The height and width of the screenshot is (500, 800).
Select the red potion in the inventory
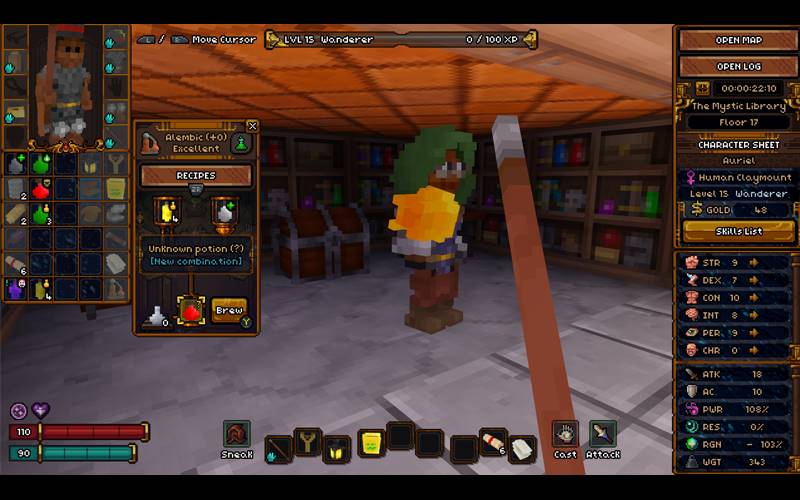click(x=41, y=189)
